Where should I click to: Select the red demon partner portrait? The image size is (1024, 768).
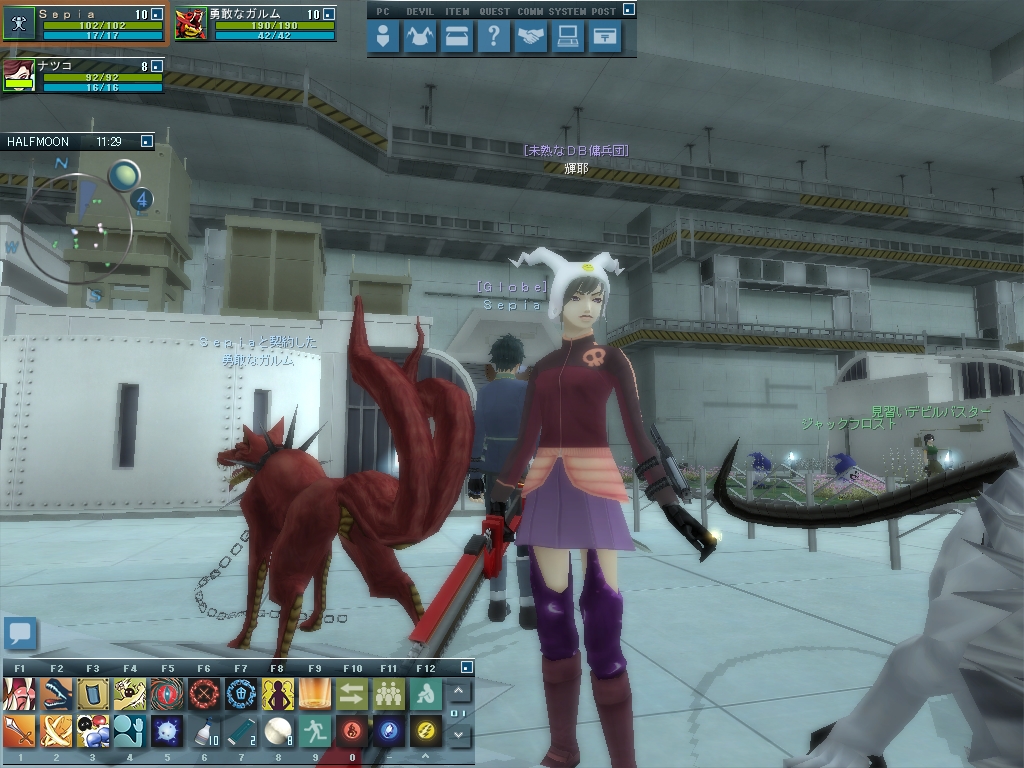[x=190, y=24]
